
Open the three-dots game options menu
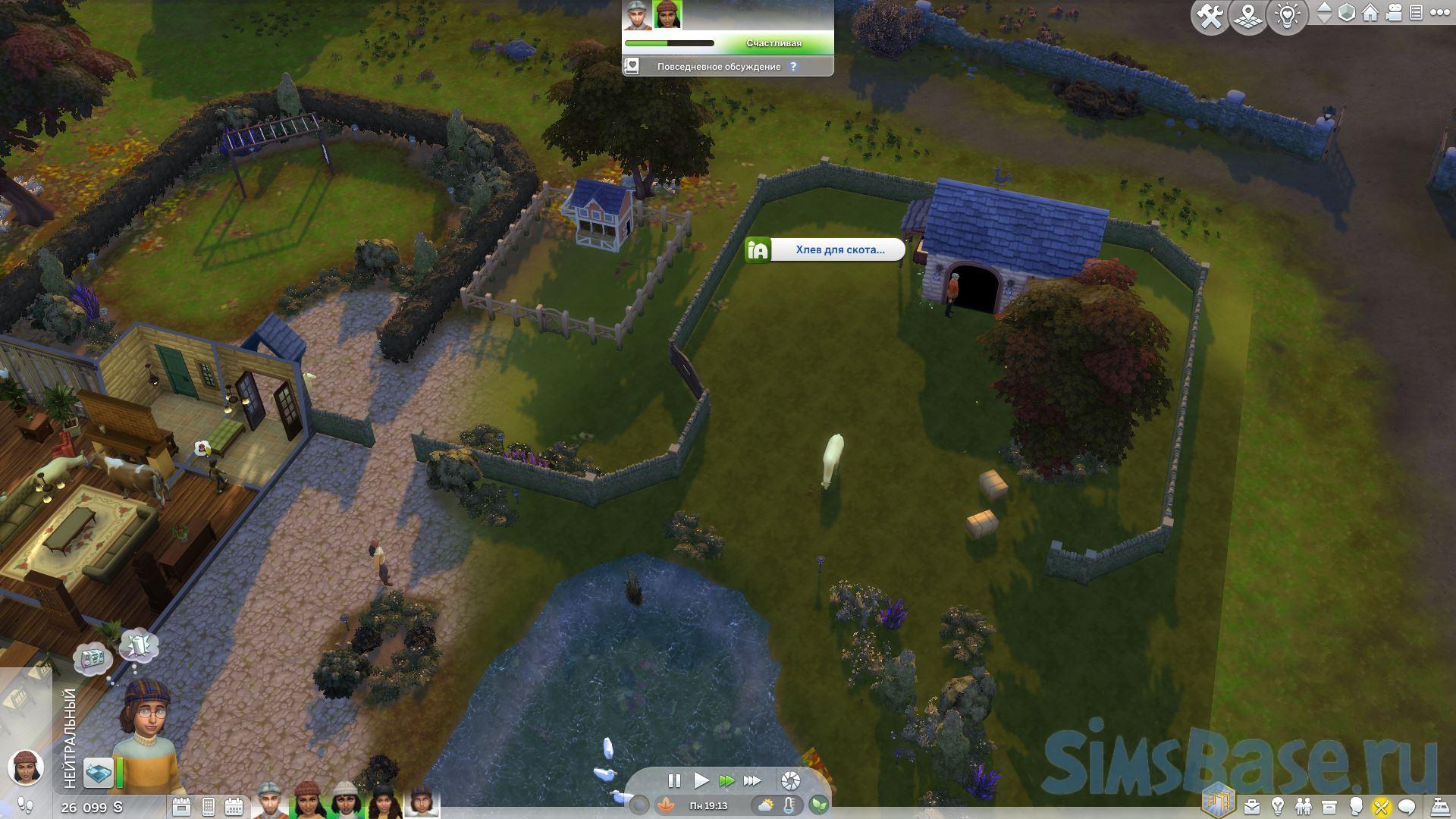[1440, 14]
